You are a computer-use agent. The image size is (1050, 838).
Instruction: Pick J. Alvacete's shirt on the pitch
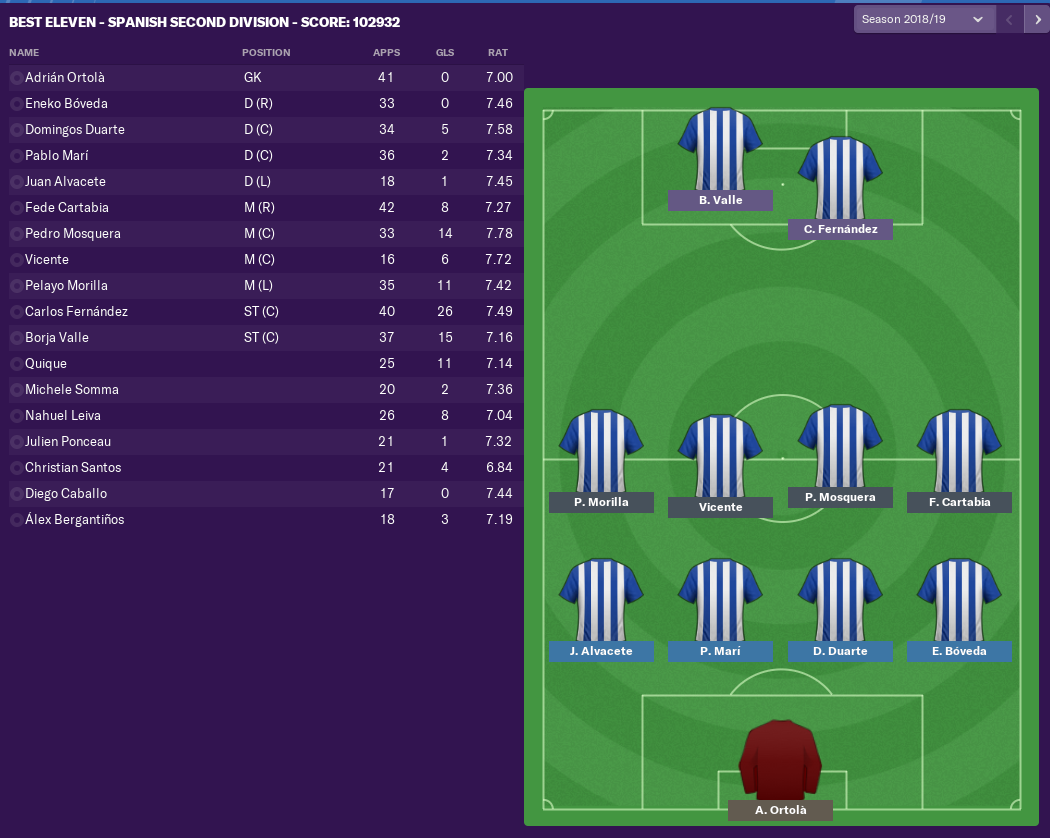coord(601,600)
